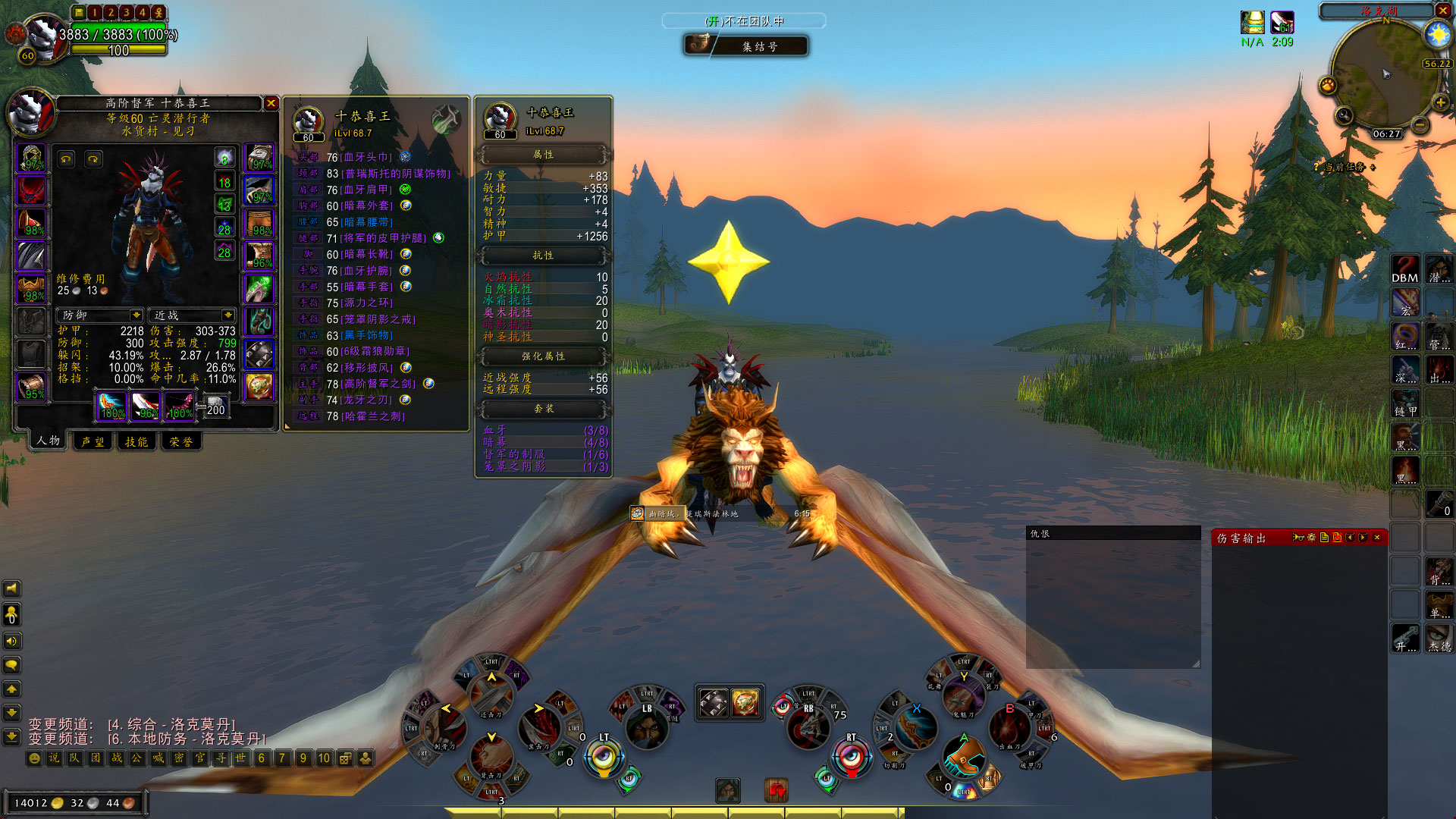Select the 队 party chat channel button
Viewport: 1456px width, 819px height.
(x=74, y=758)
